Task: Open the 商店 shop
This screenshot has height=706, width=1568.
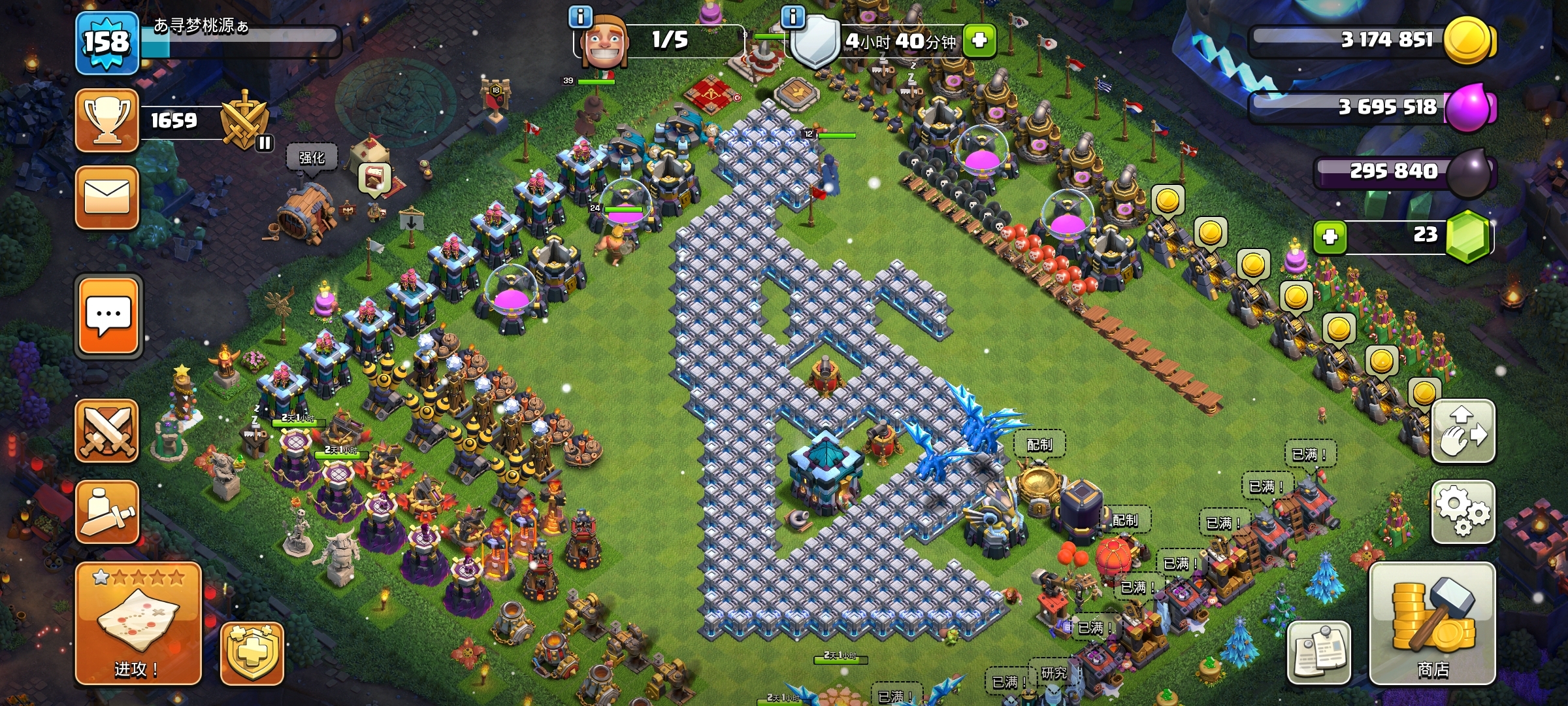Action: [x=1432, y=623]
